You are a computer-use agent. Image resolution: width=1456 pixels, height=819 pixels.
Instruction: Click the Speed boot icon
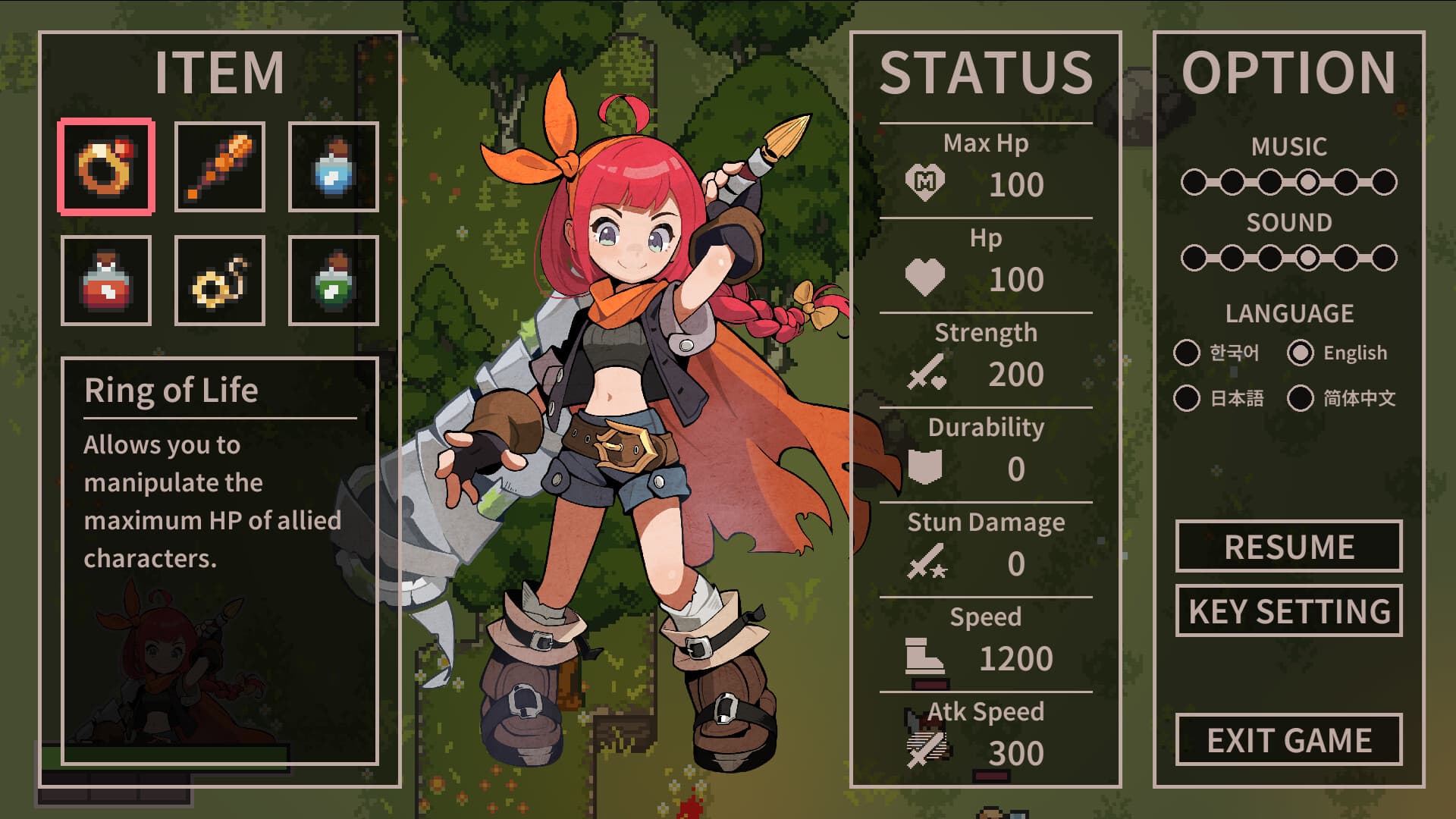pos(924,655)
